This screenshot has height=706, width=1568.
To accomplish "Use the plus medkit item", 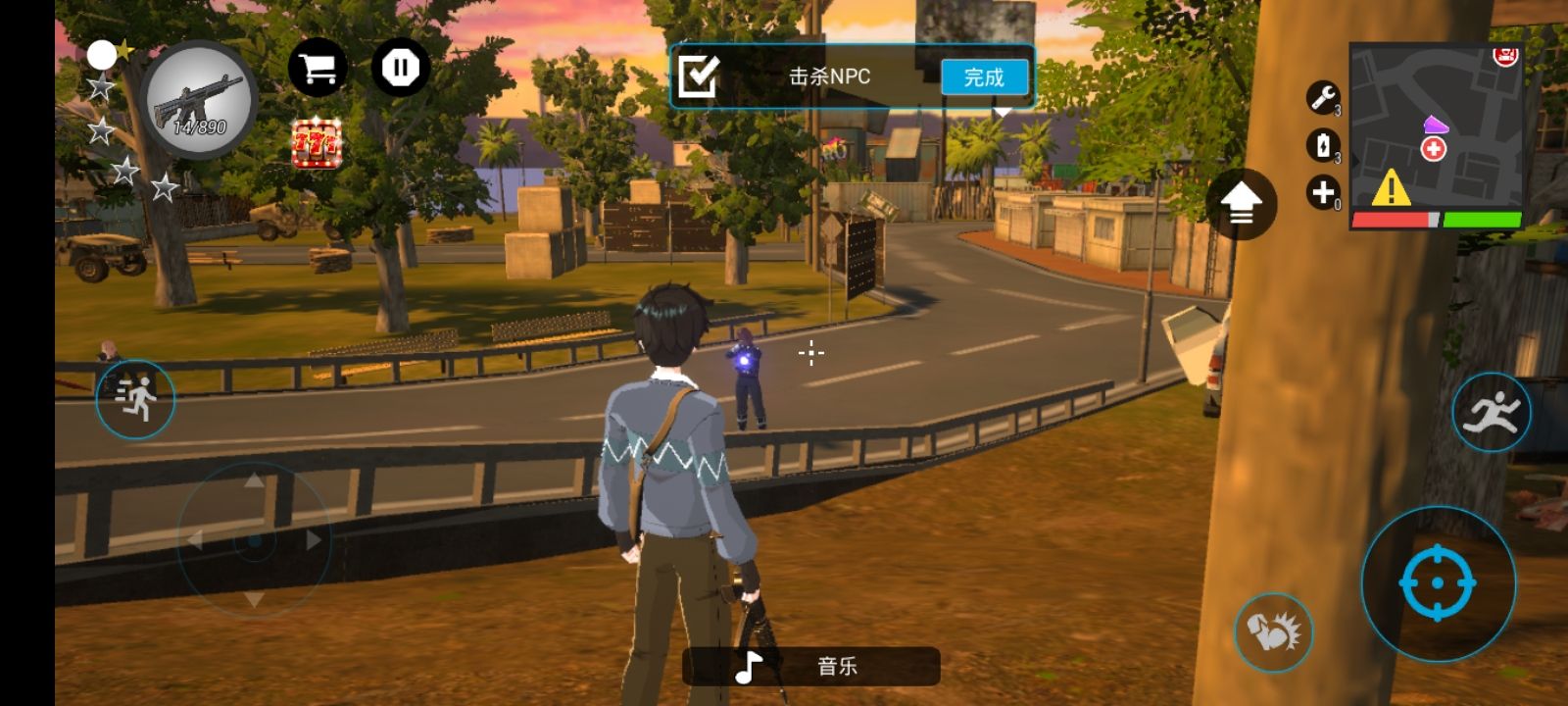I will tap(1323, 192).
